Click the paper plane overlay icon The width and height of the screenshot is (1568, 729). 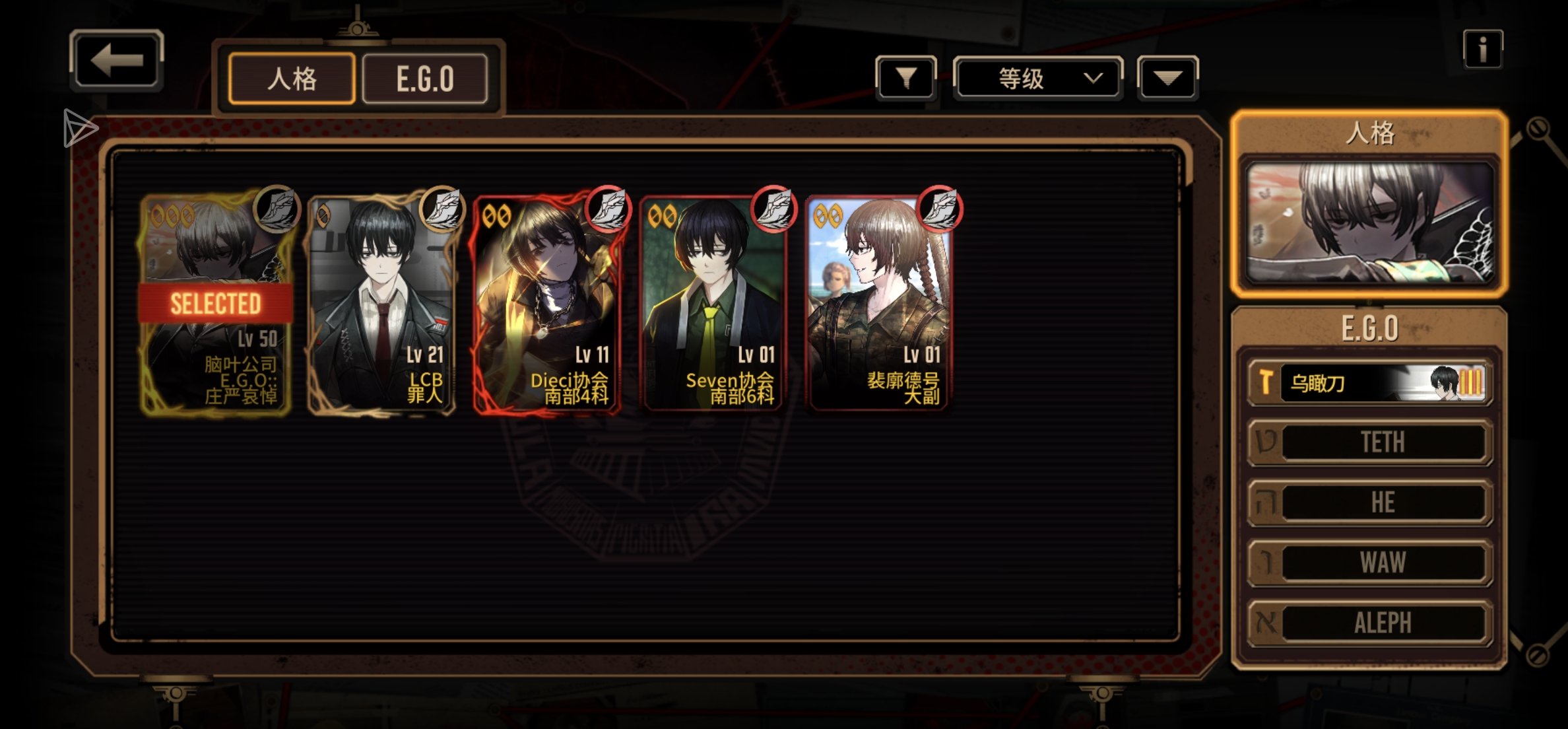[80, 127]
